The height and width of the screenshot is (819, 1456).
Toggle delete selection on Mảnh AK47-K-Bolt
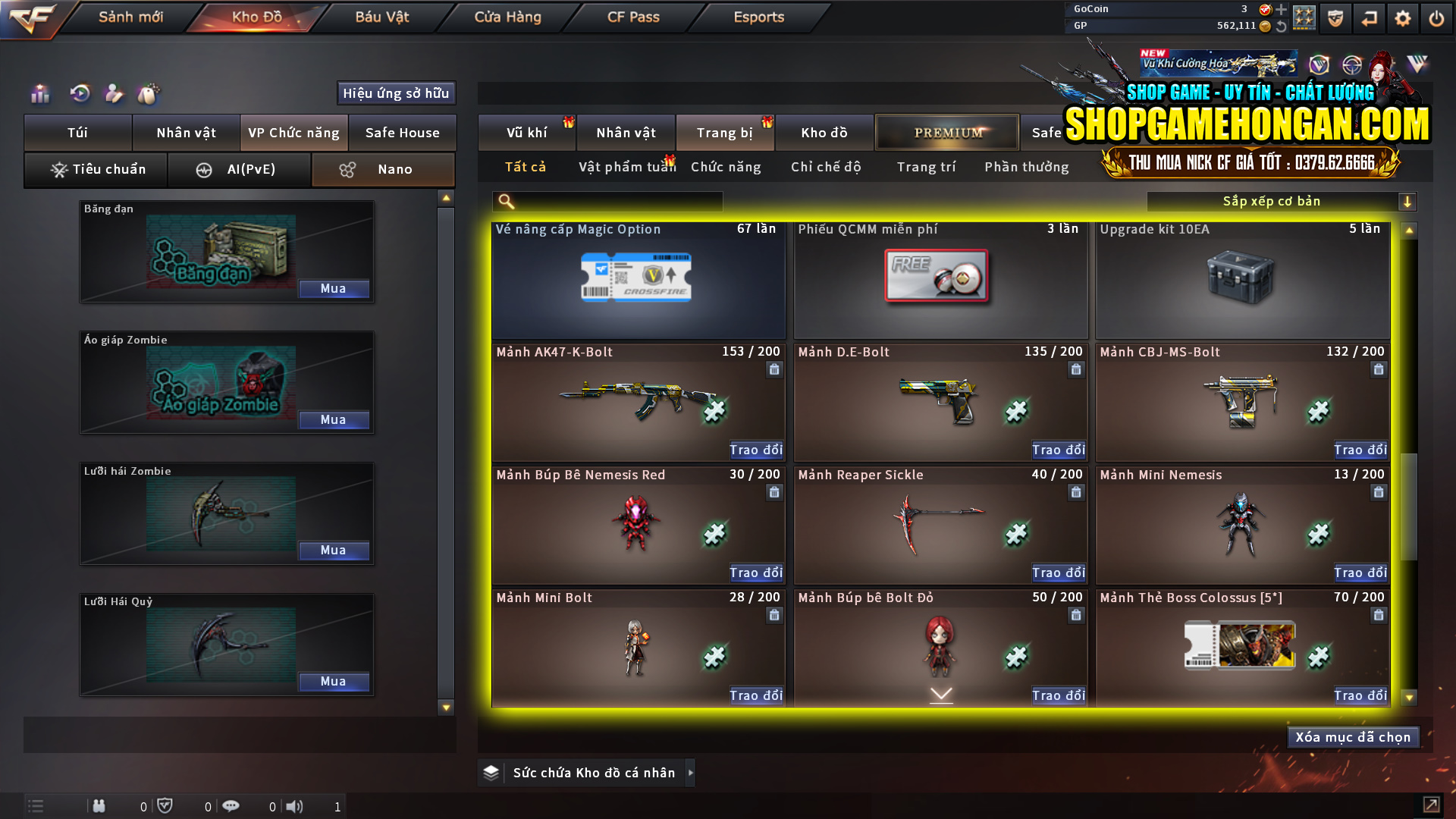(774, 369)
